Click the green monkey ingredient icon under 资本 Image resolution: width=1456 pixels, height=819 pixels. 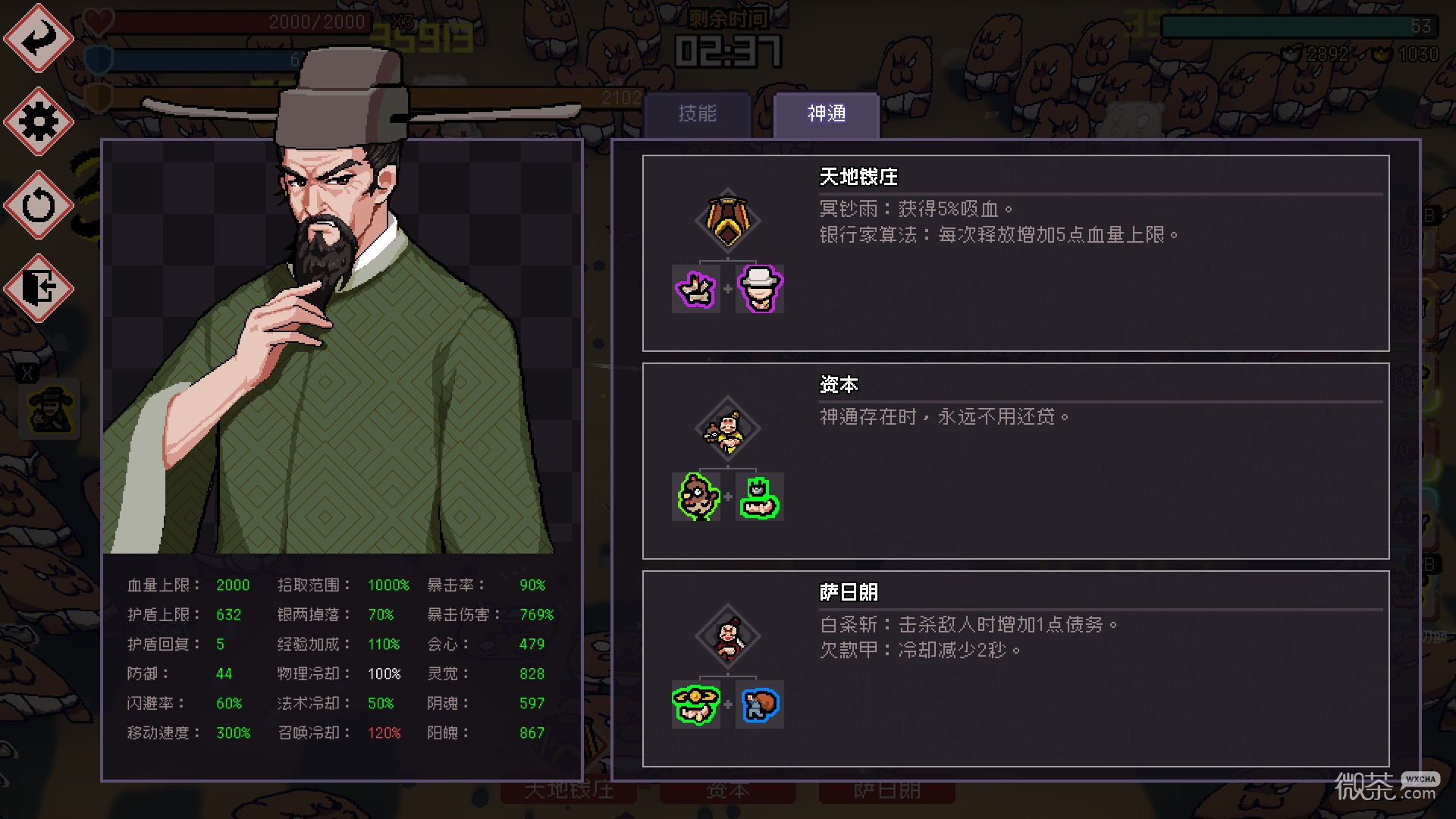(x=695, y=497)
